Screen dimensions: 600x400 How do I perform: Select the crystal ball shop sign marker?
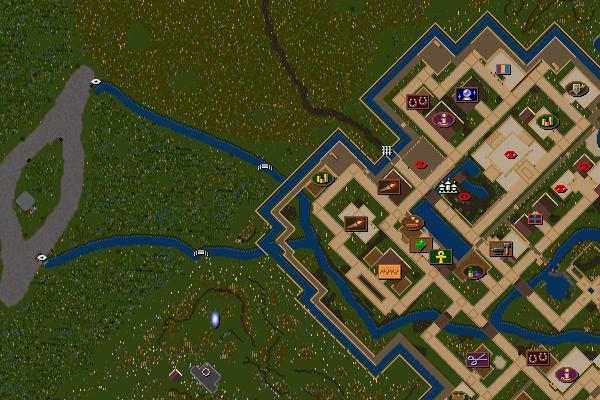pyautogui.click(x=467, y=95)
